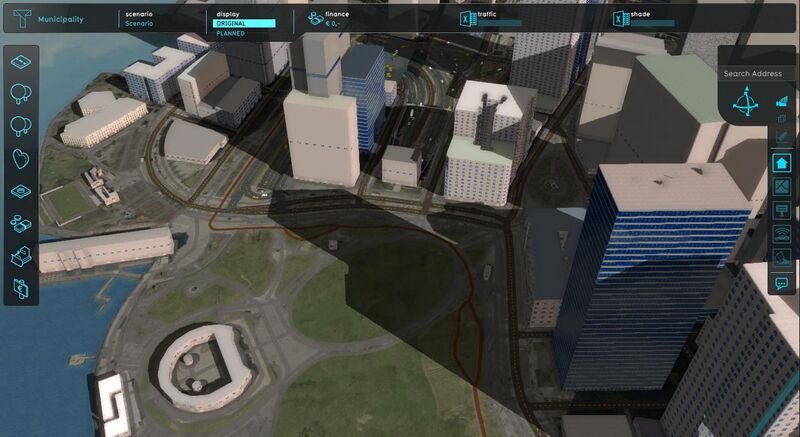Switch display to PLANNED

pos(232,33)
